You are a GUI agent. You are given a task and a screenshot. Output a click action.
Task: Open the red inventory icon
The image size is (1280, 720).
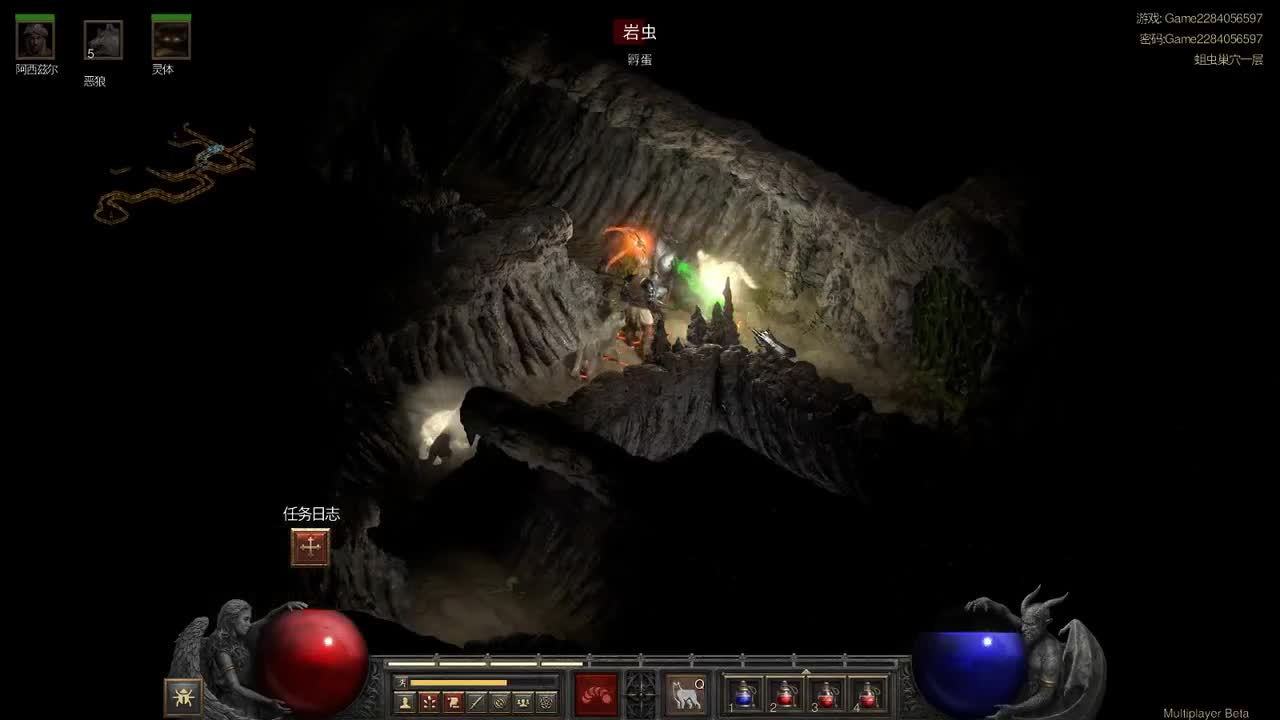[x=450, y=700]
